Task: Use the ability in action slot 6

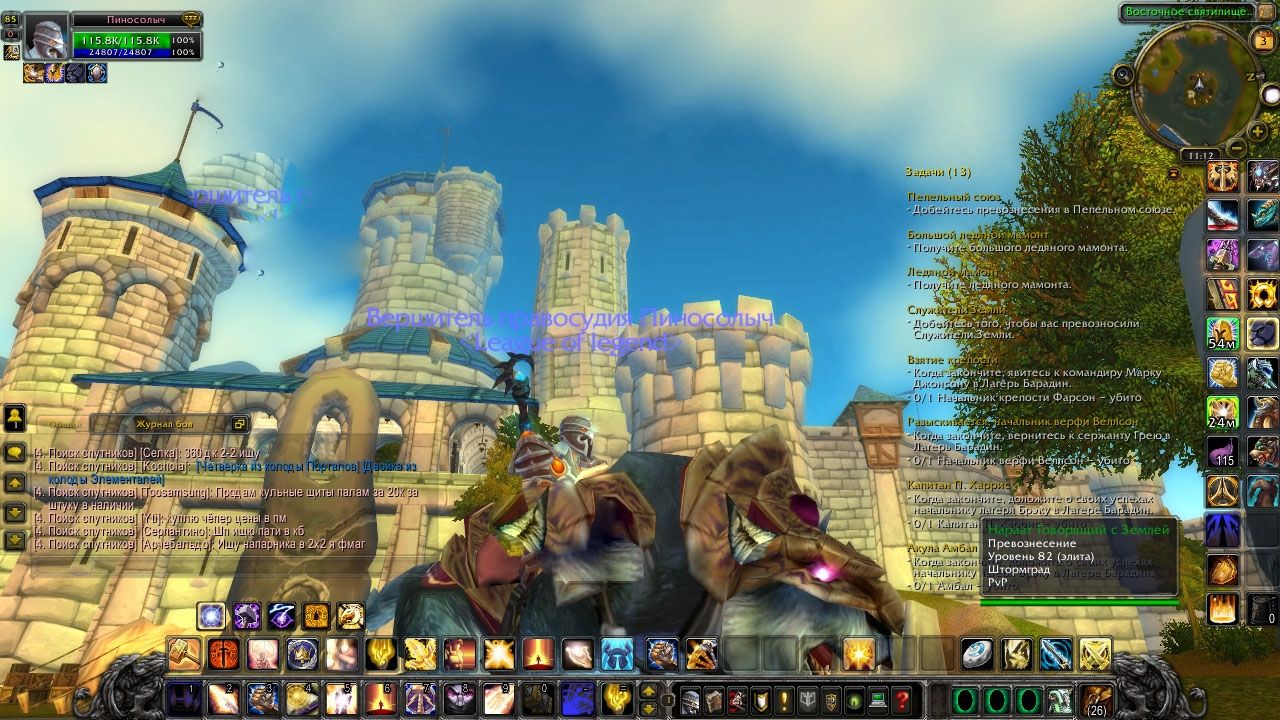Action: 378,697
